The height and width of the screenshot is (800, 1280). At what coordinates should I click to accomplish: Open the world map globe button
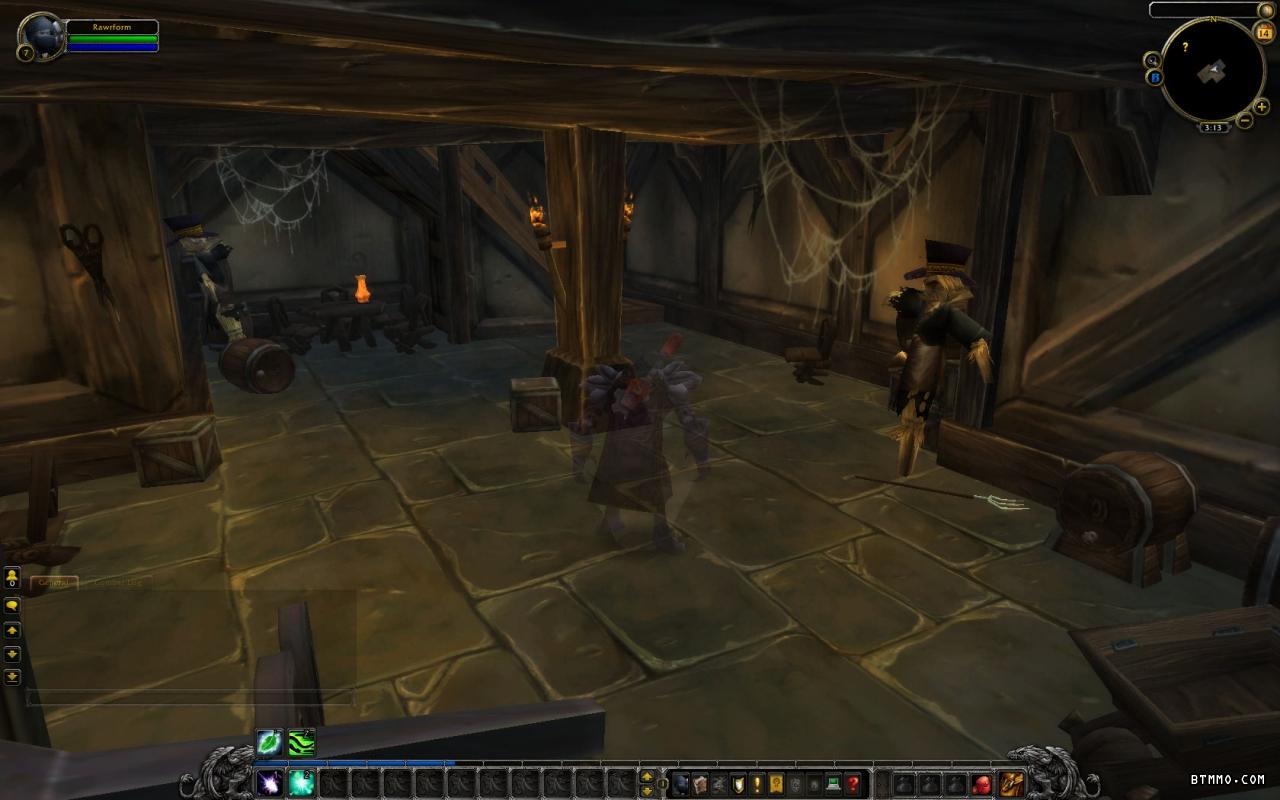pyautogui.click(x=1267, y=10)
